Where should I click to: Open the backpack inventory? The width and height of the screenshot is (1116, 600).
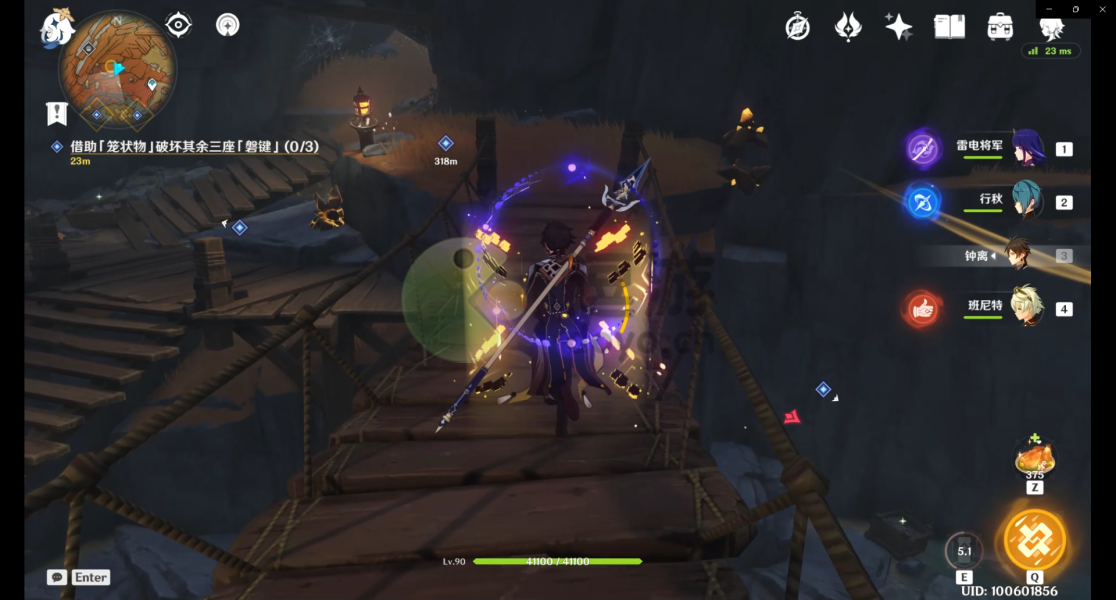(x=999, y=27)
